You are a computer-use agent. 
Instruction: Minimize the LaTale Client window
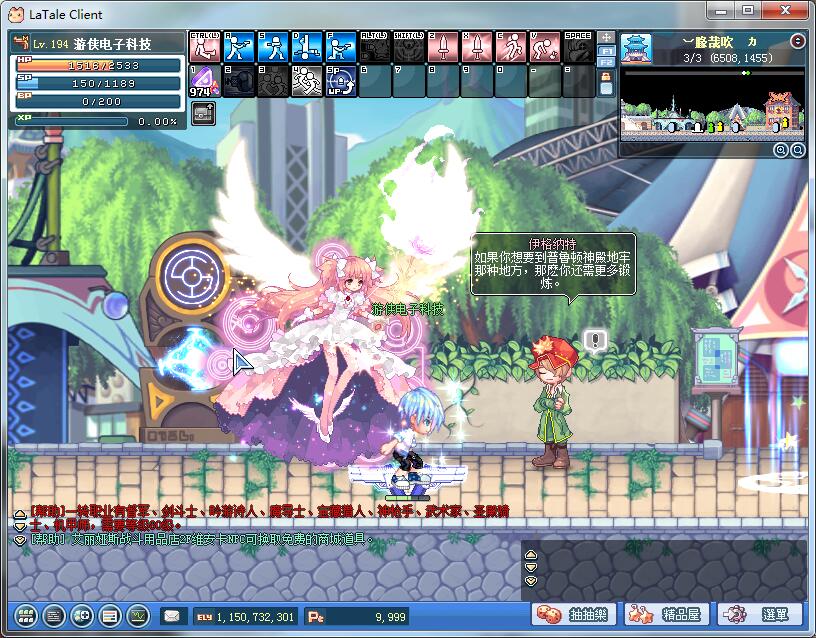click(x=717, y=11)
